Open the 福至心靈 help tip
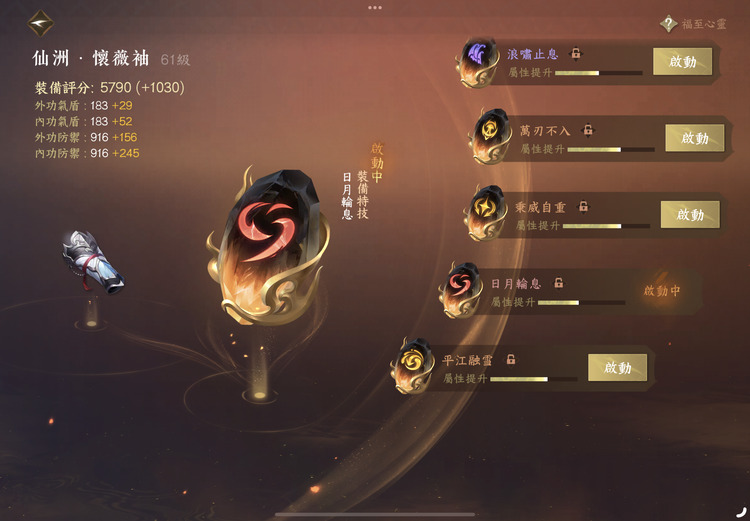Image resolution: width=750 pixels, height=521 pixels. point(669,24)
